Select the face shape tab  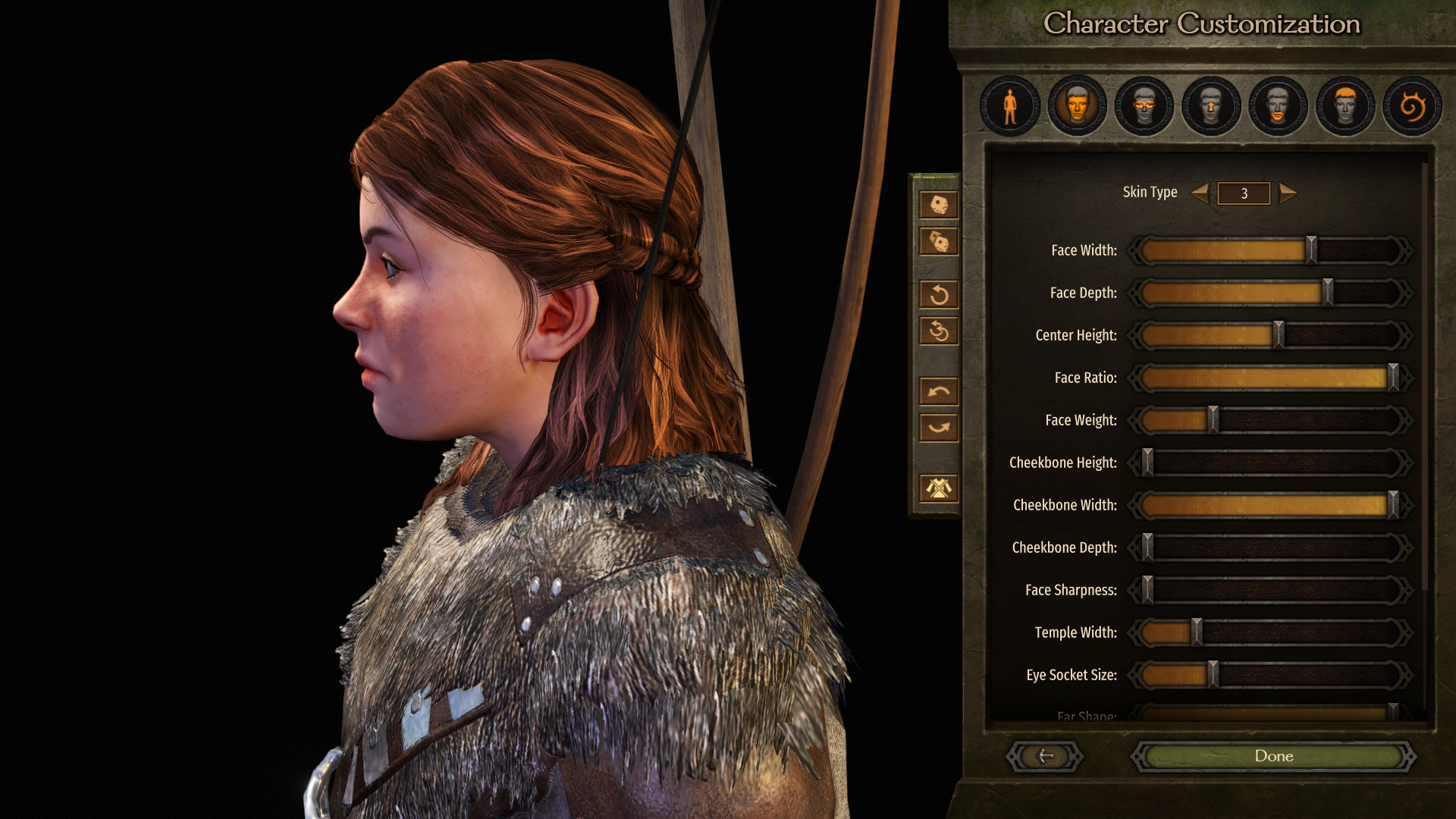(x=1077, y=106)
